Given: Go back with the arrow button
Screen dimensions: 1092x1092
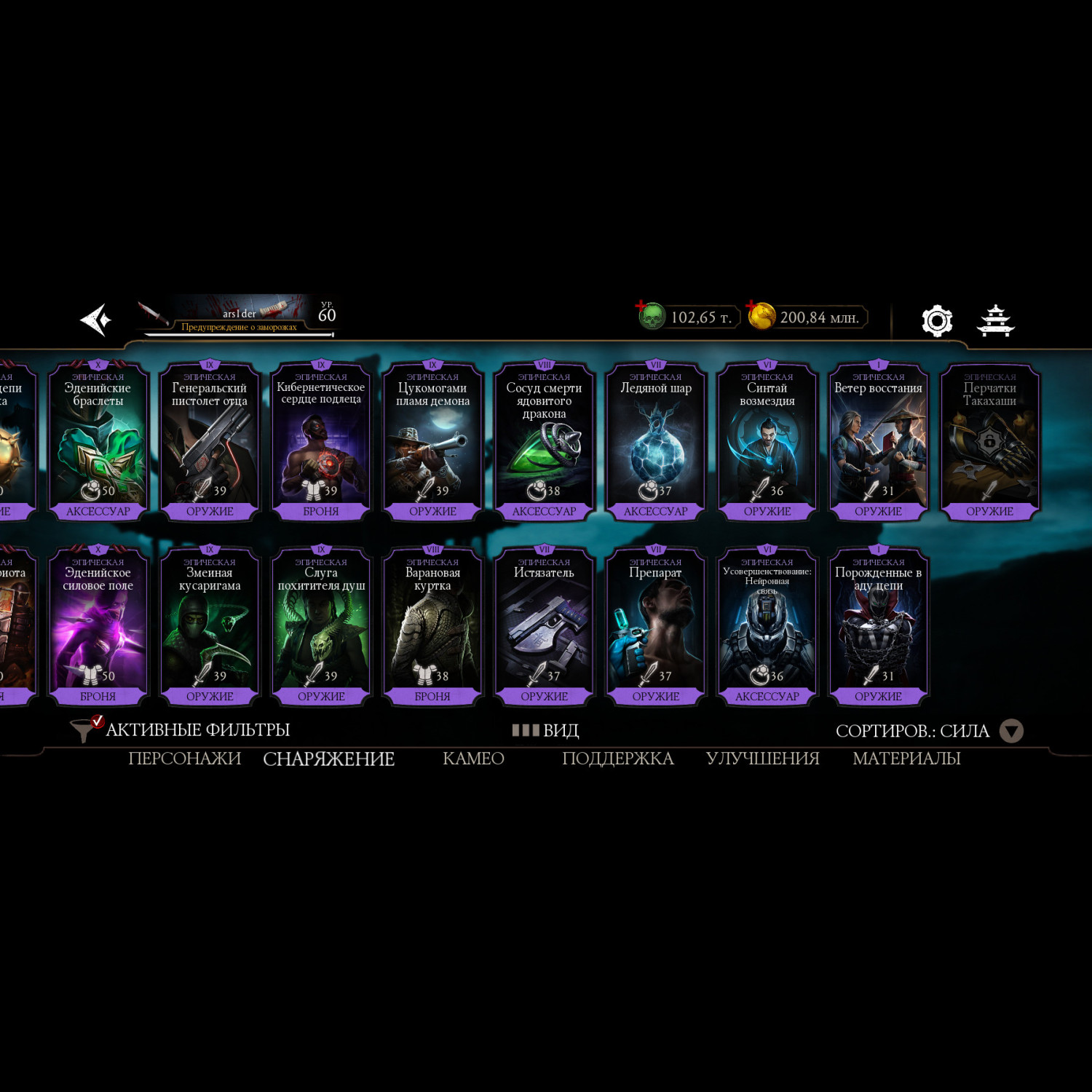Looking at the screenshot, I should point(96,320).
